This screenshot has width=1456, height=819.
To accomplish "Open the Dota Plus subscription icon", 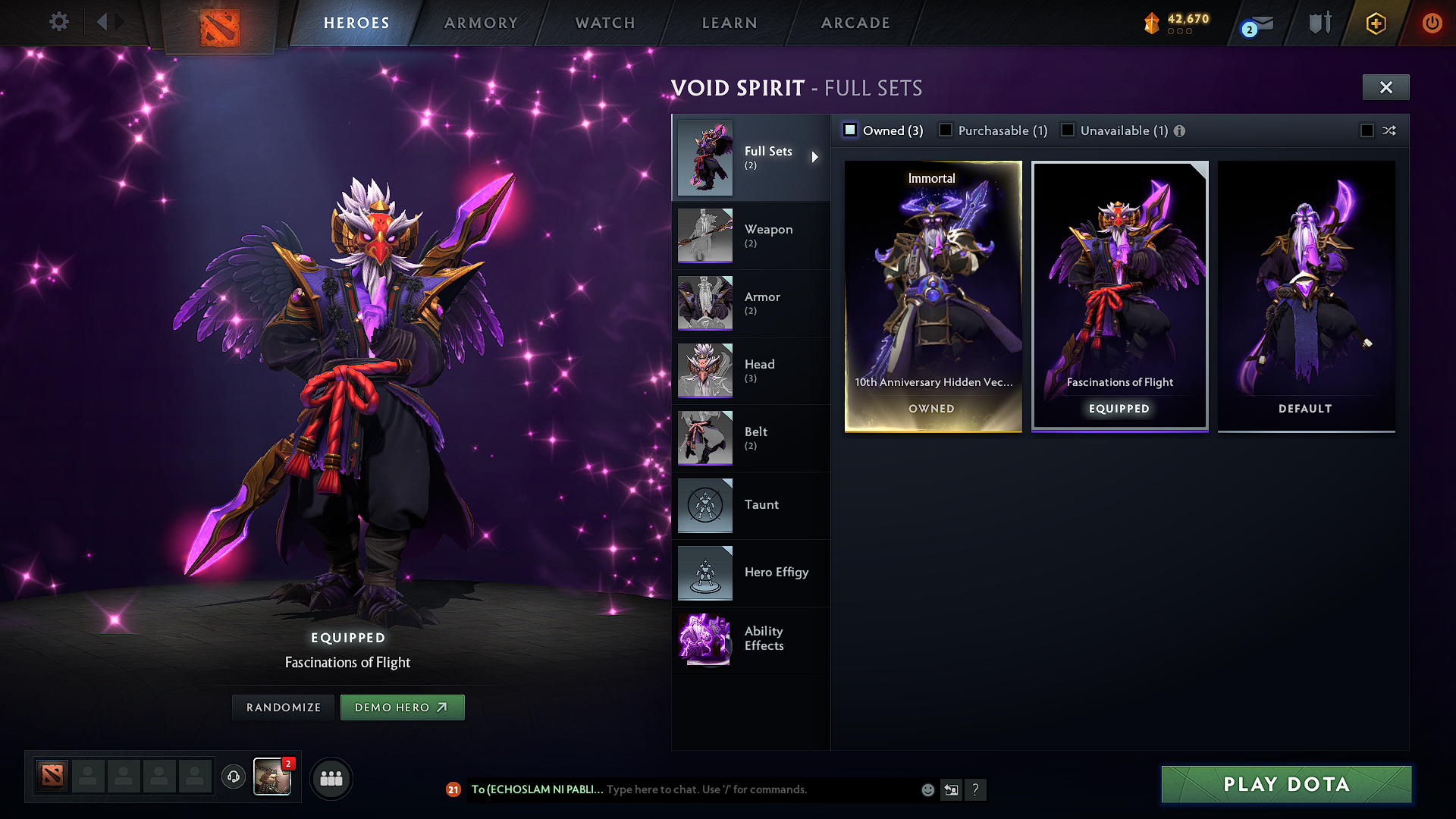I will click(x=1375, y=23).
